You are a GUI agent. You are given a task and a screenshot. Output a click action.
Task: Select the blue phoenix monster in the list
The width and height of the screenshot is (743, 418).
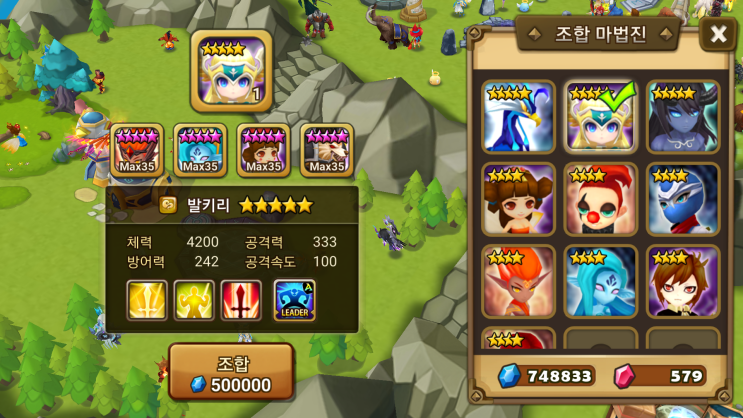click(519, 117)
